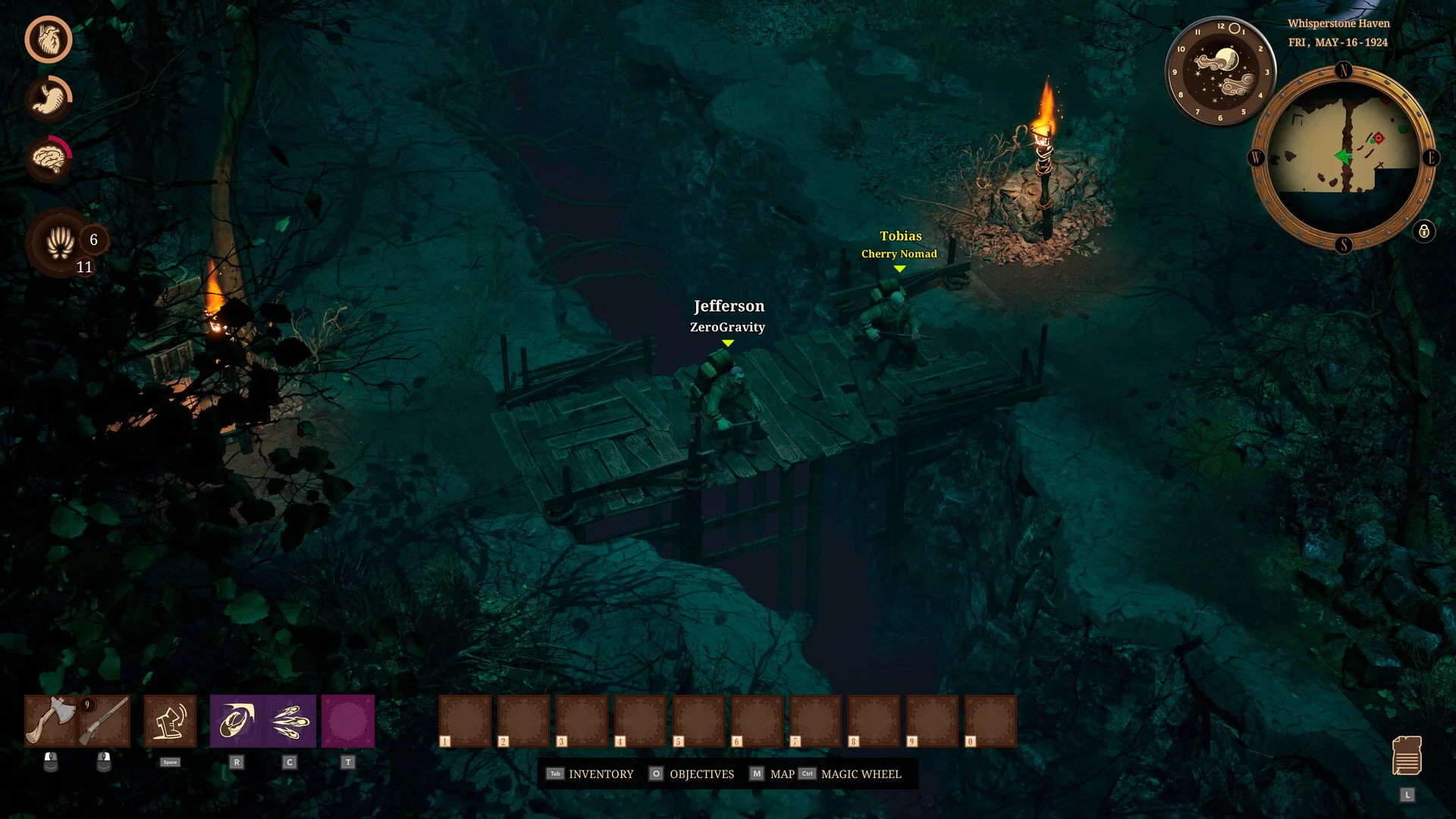
Task: Click the circular compass minimap
Action: click(1343, 158)
